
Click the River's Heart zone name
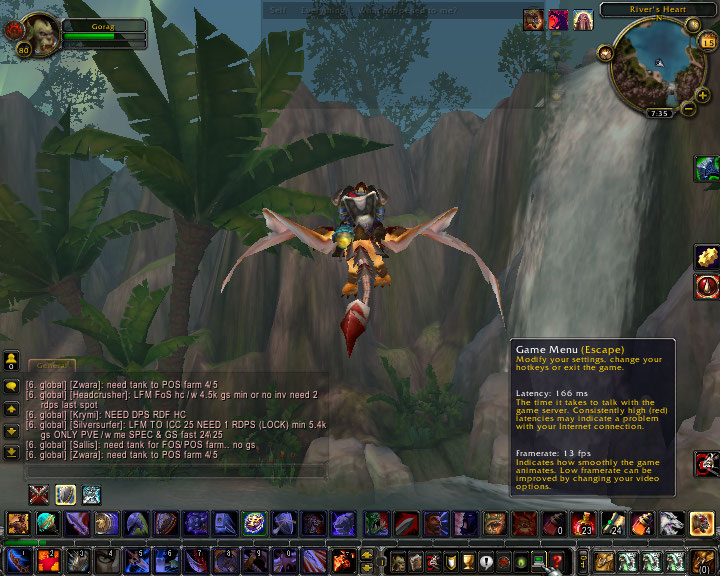[x=658, y=10]
